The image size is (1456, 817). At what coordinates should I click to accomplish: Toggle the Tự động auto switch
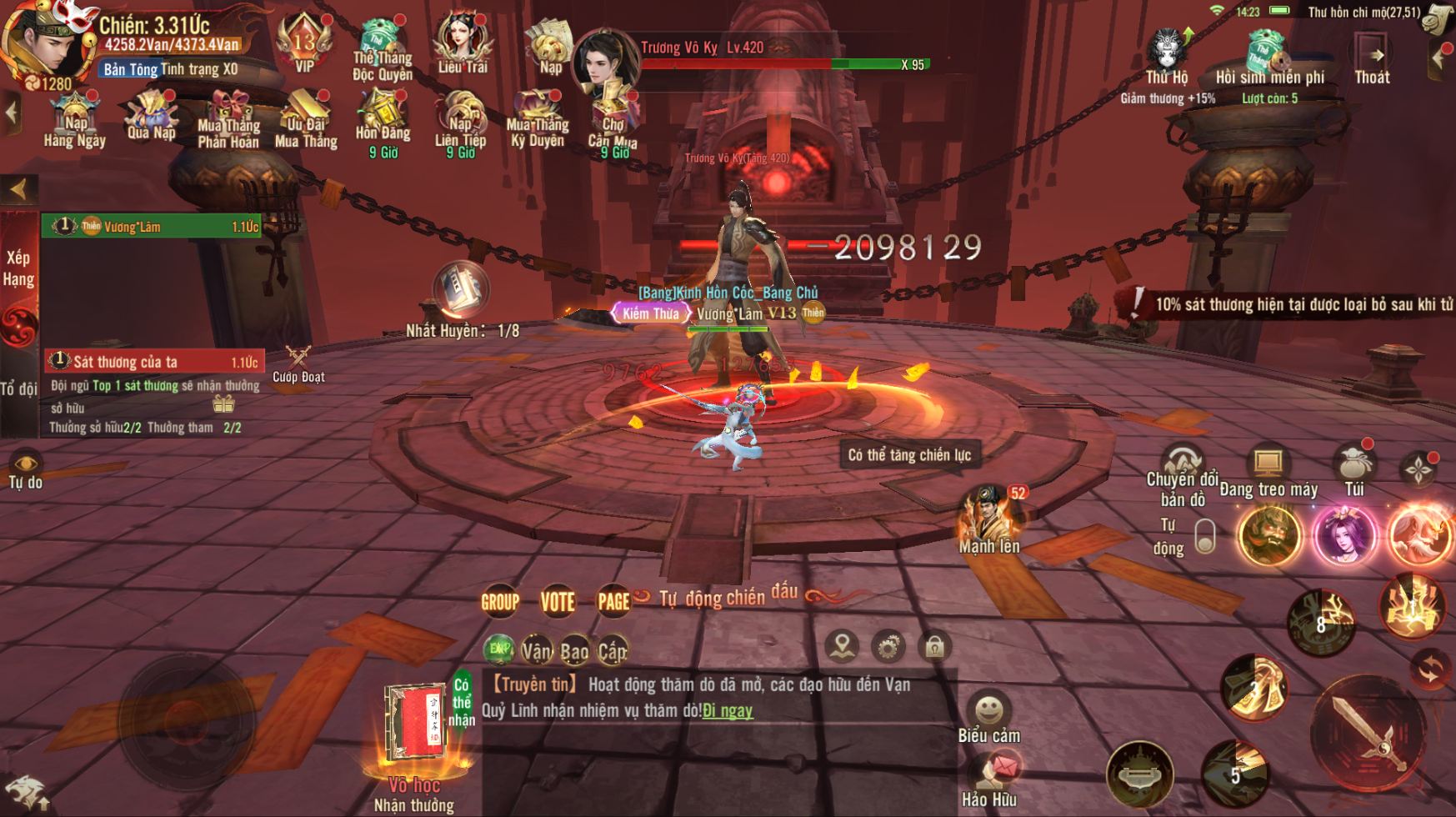pyautogui.click(x=1204, y=536)
